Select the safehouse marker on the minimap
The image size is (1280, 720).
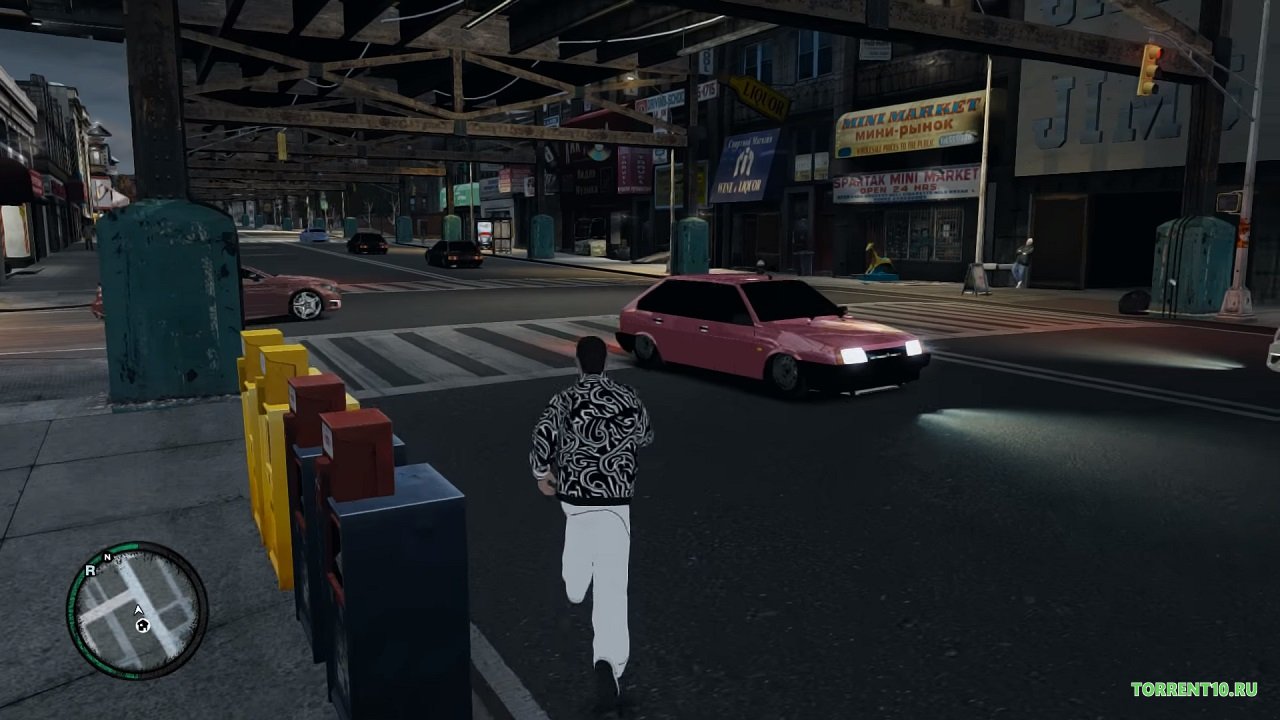143,626
